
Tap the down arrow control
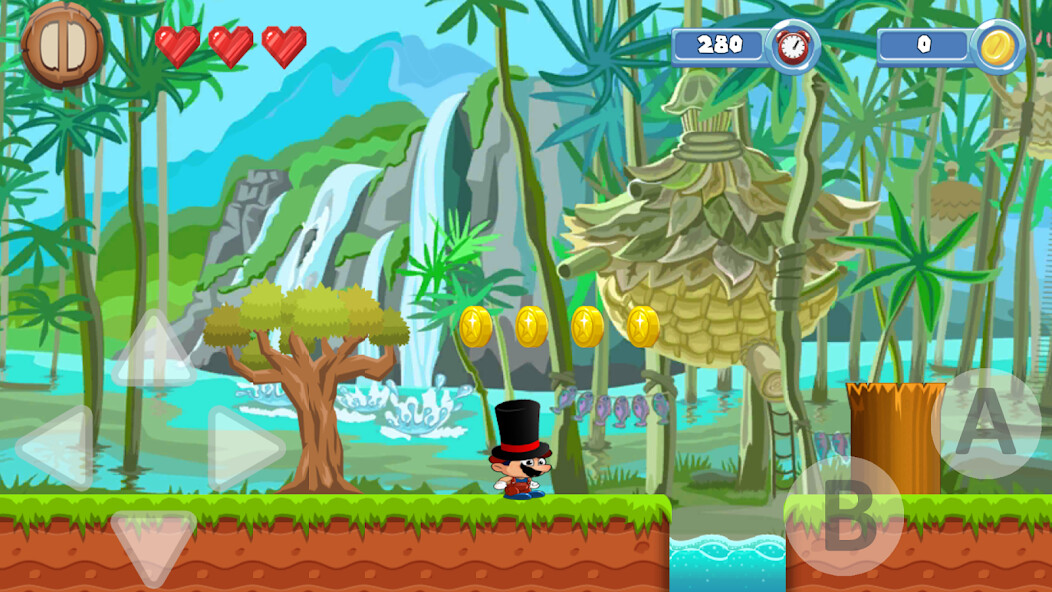(152, 546)
